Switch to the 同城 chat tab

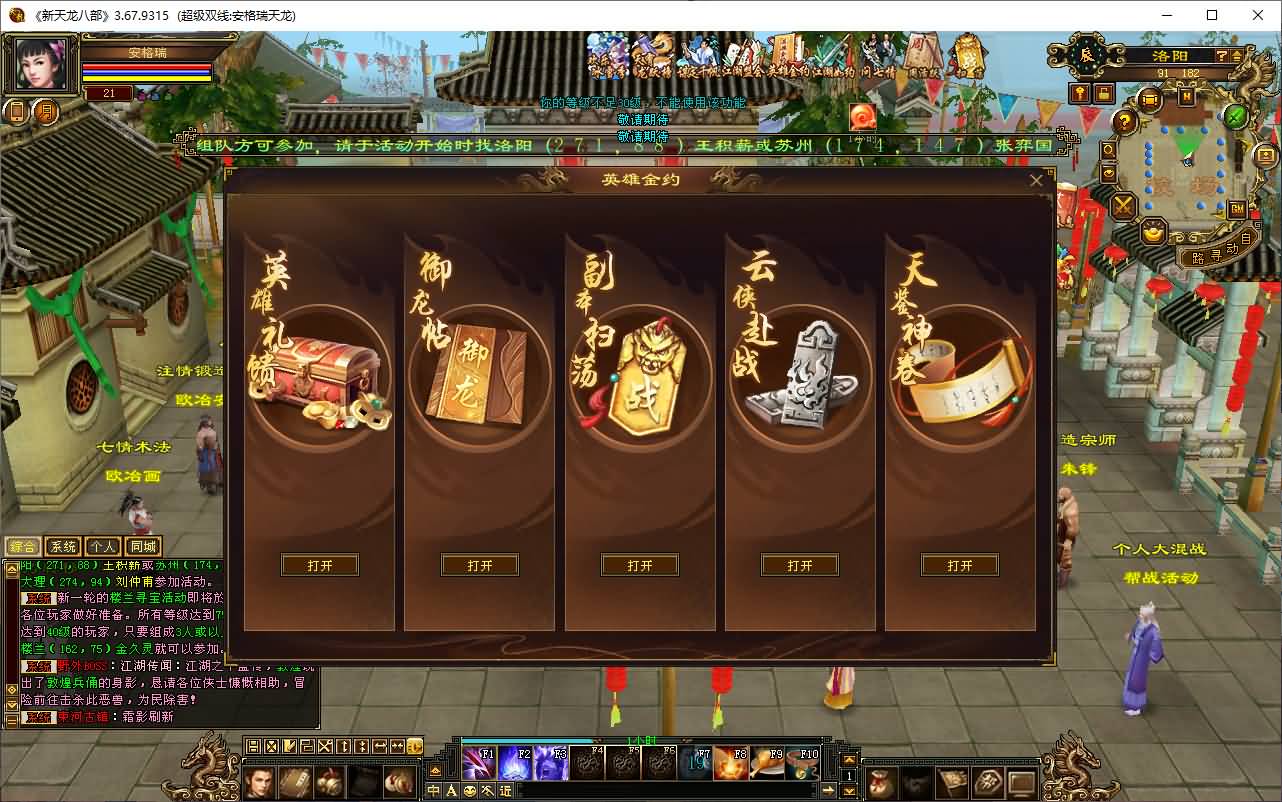point(143,546)
